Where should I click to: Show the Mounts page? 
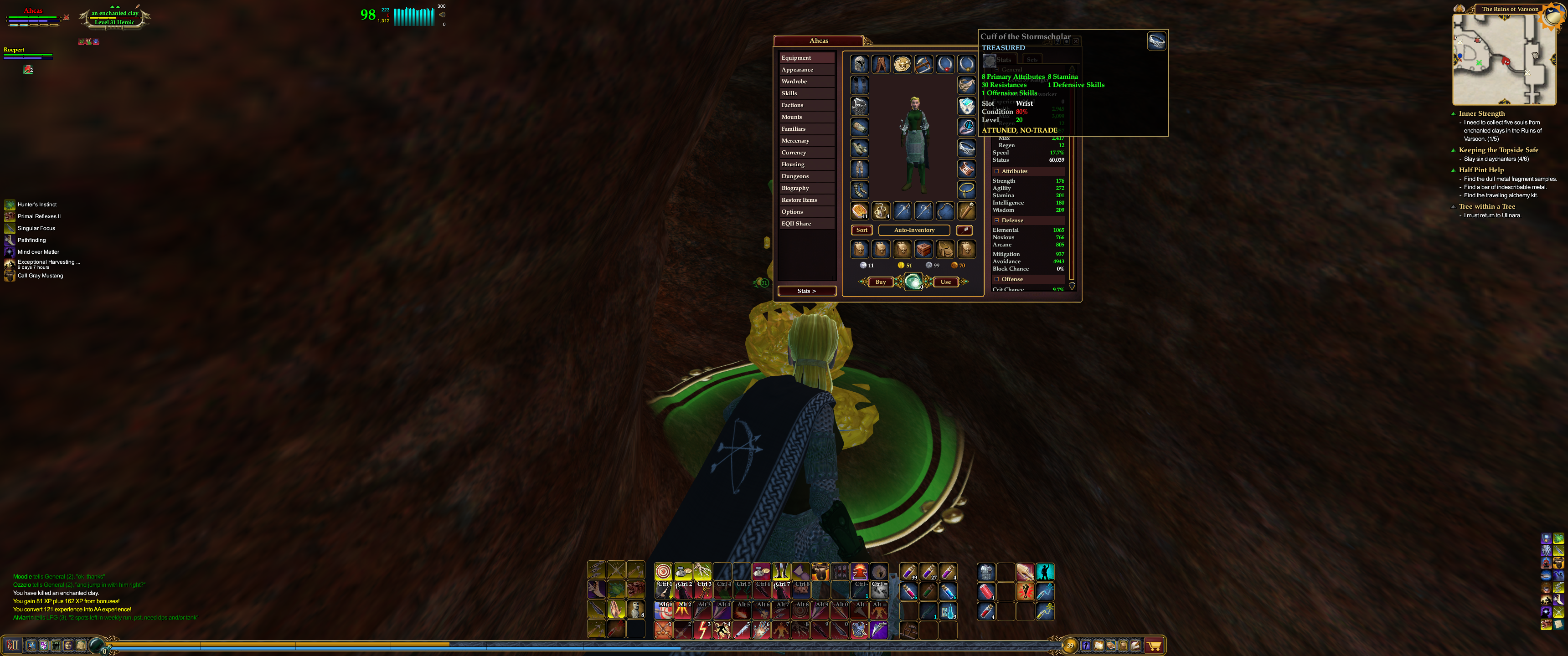tap(792, 117)
